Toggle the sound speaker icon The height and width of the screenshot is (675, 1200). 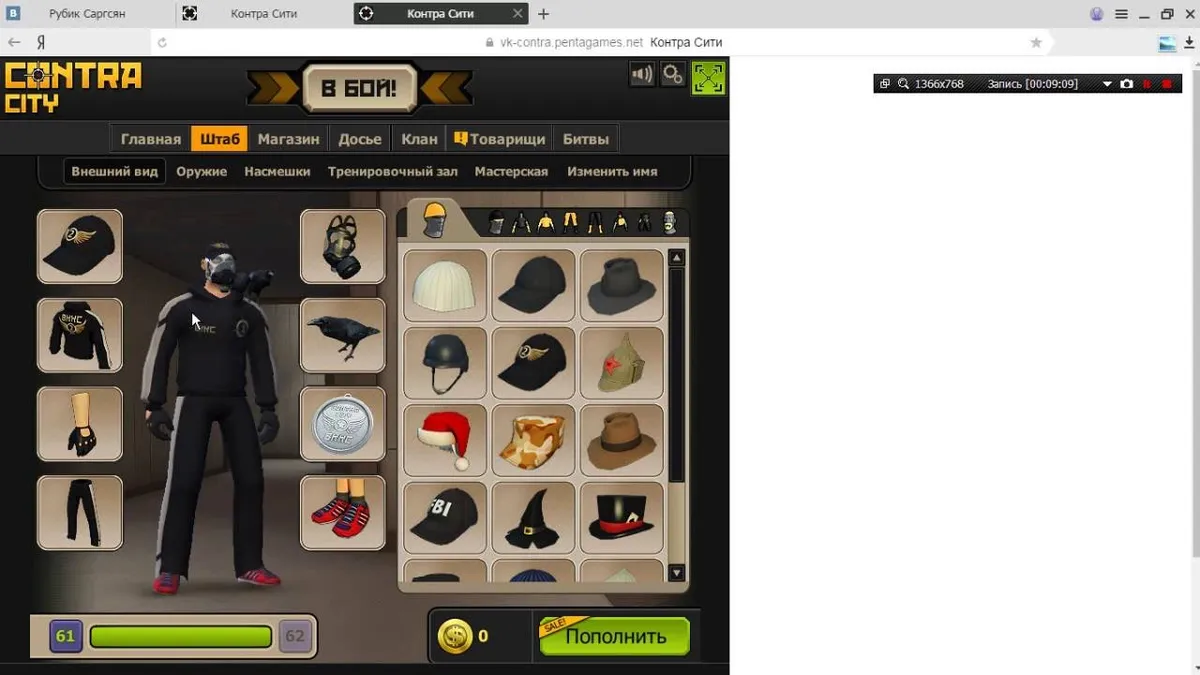pos(642,75)
